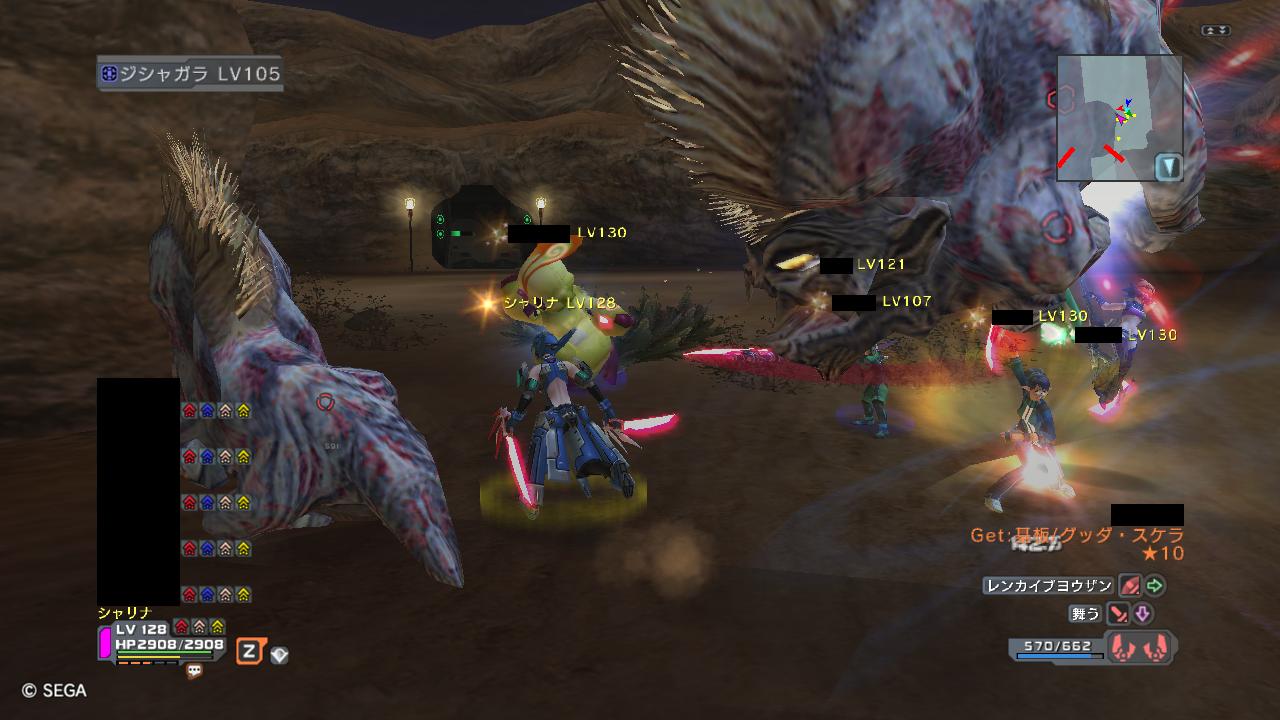Screen dimensions: 1280x720
Task: Toggle the small double-arrow icon above the minimap
Action: click(x=1216, y=31)
